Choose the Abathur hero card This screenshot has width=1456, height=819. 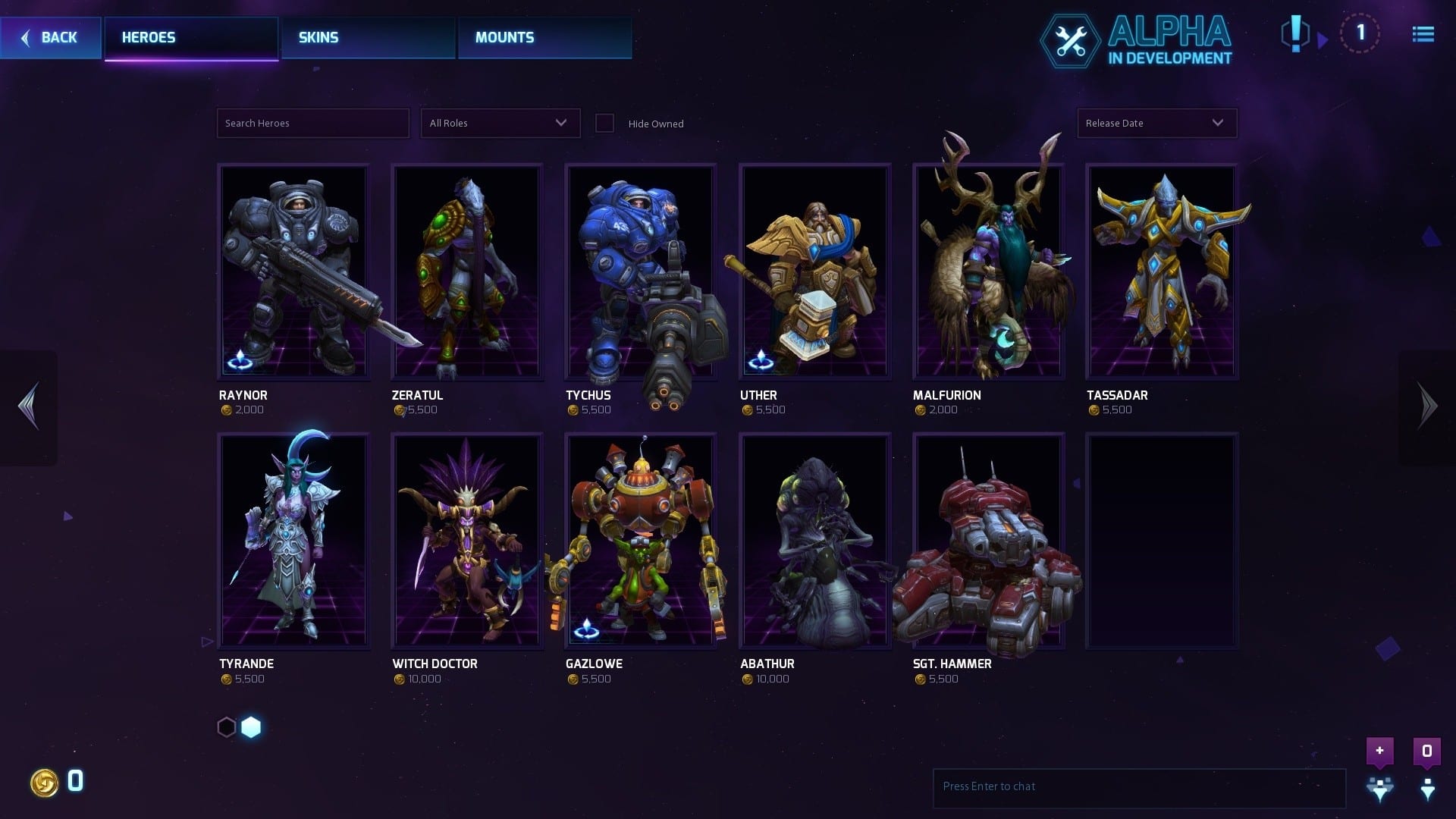point(814,541)
